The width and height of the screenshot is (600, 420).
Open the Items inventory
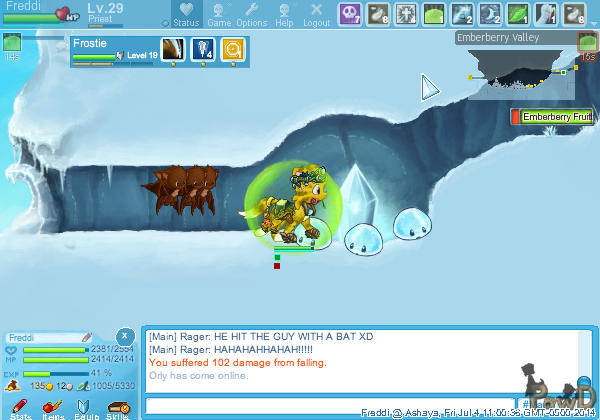tap(53, 409)
